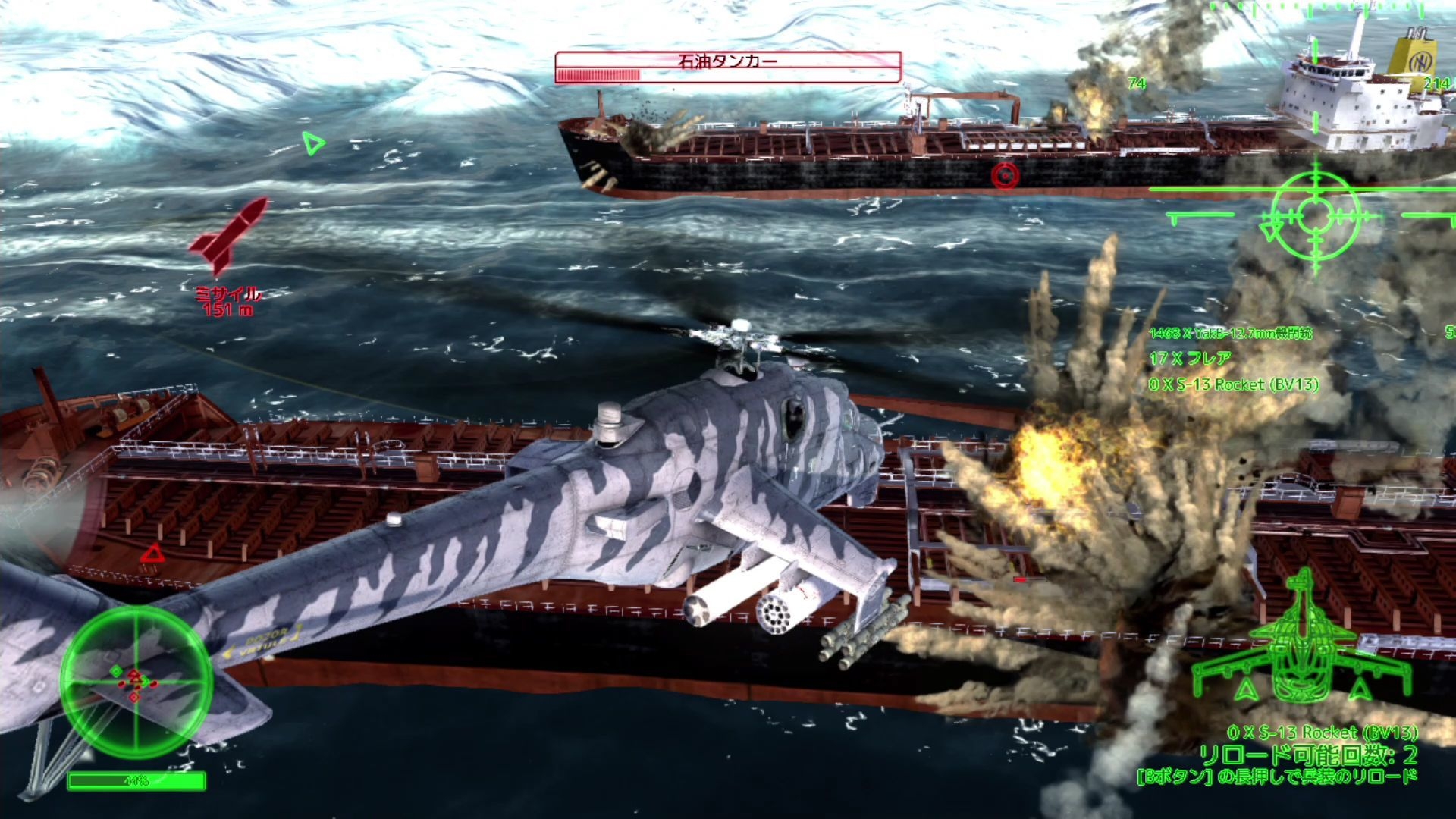Click the red target lock marker on tanker
Screen dimensions: 1456x819
1005,175
